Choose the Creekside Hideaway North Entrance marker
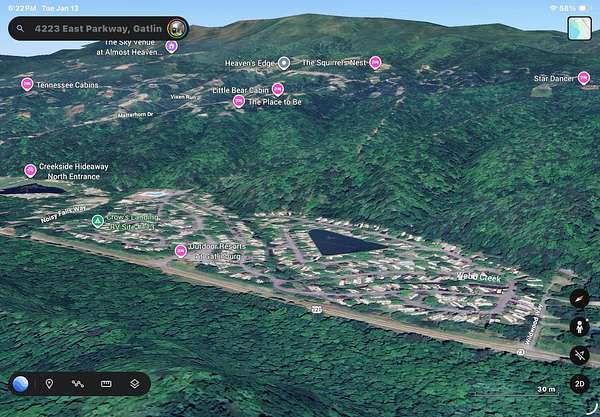This screenshot has width=600, height=417. pyautogui.click(x=30, y=170)
